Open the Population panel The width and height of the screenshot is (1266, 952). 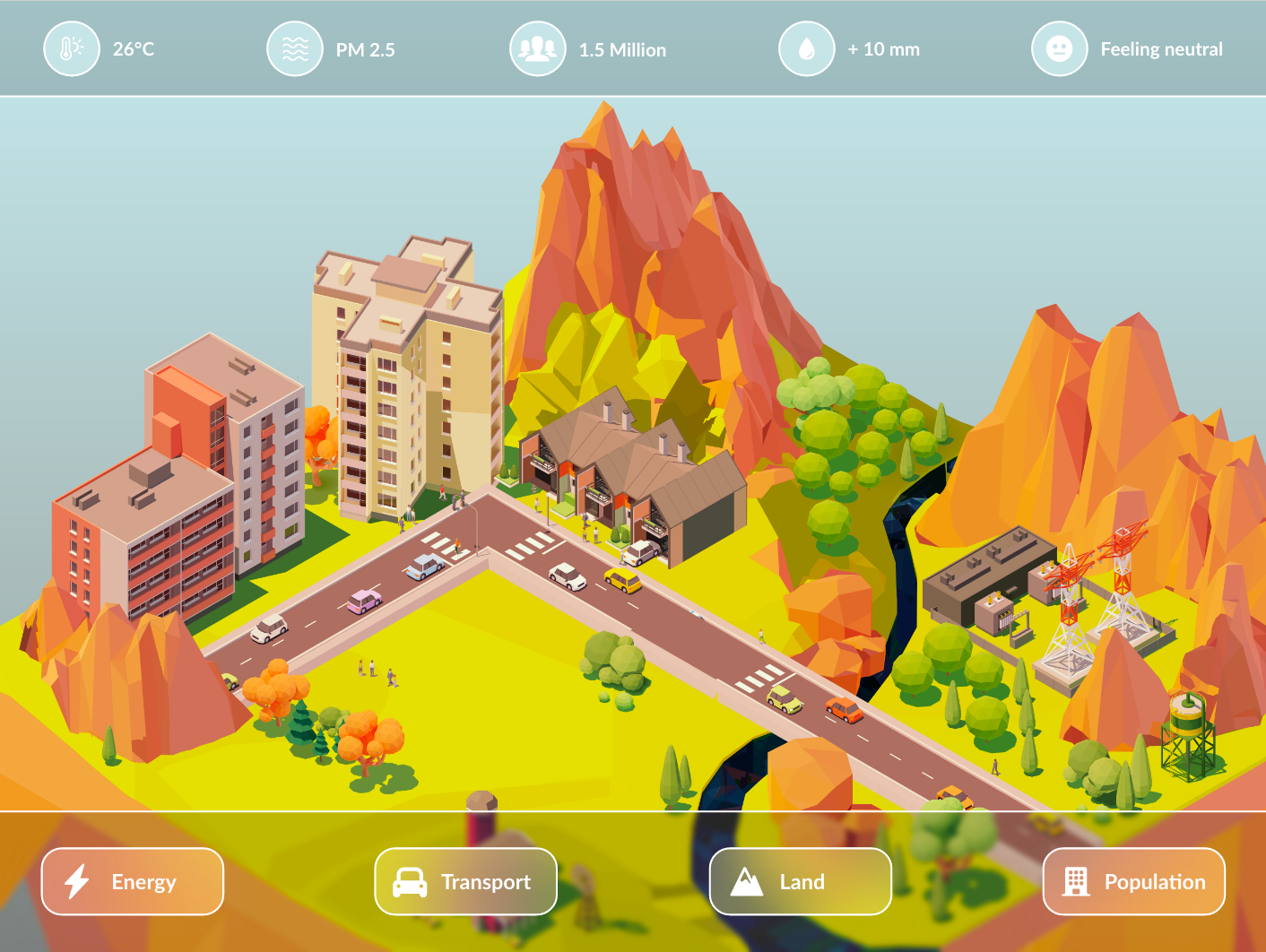coord(1134,881)
